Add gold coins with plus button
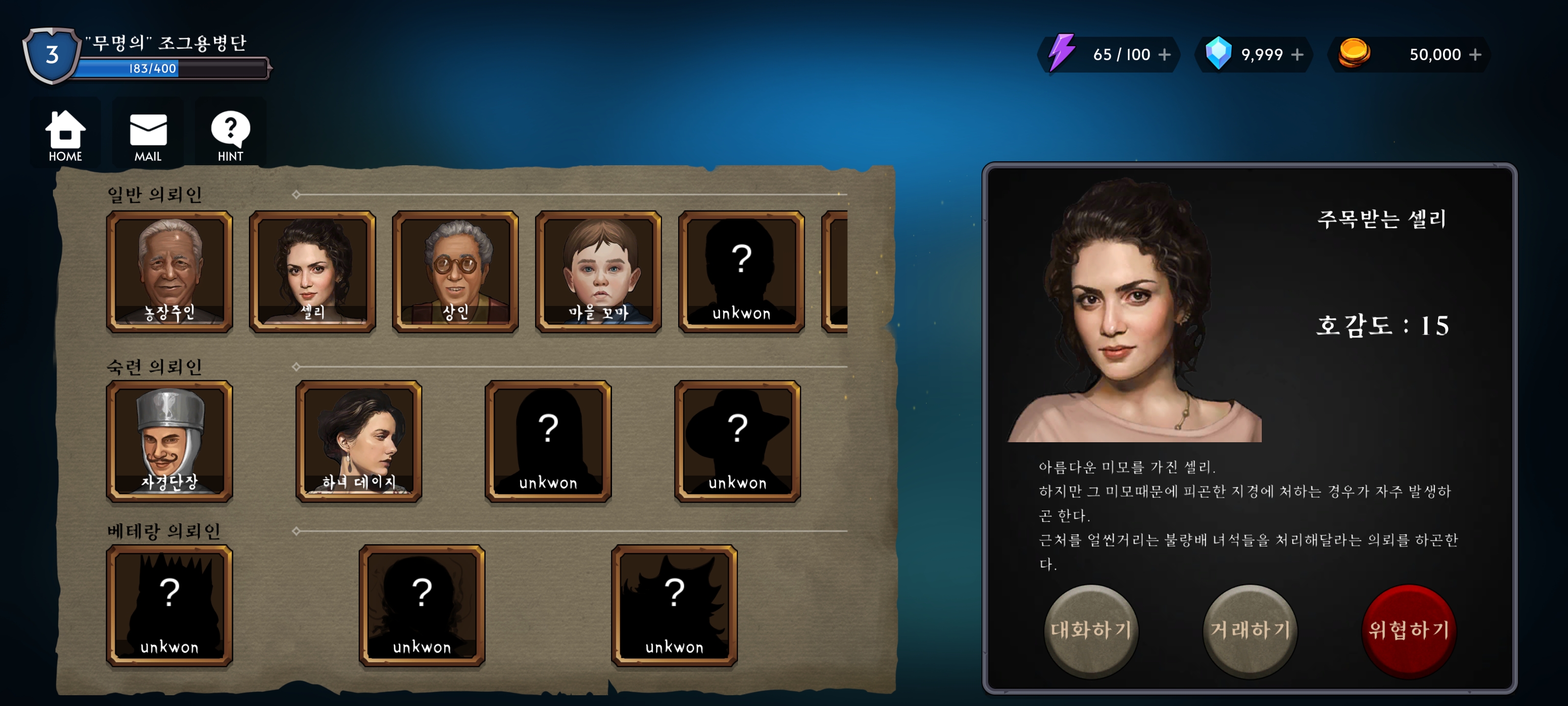Screen dimensions: 1568x706 coord(1475,55)
